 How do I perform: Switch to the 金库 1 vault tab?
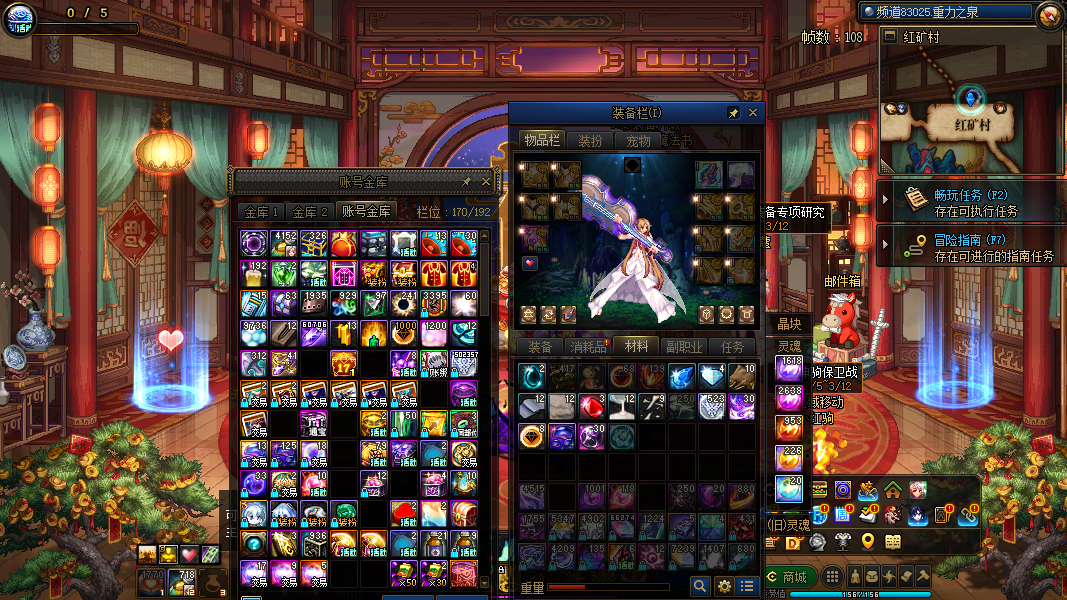click(261, 212)
